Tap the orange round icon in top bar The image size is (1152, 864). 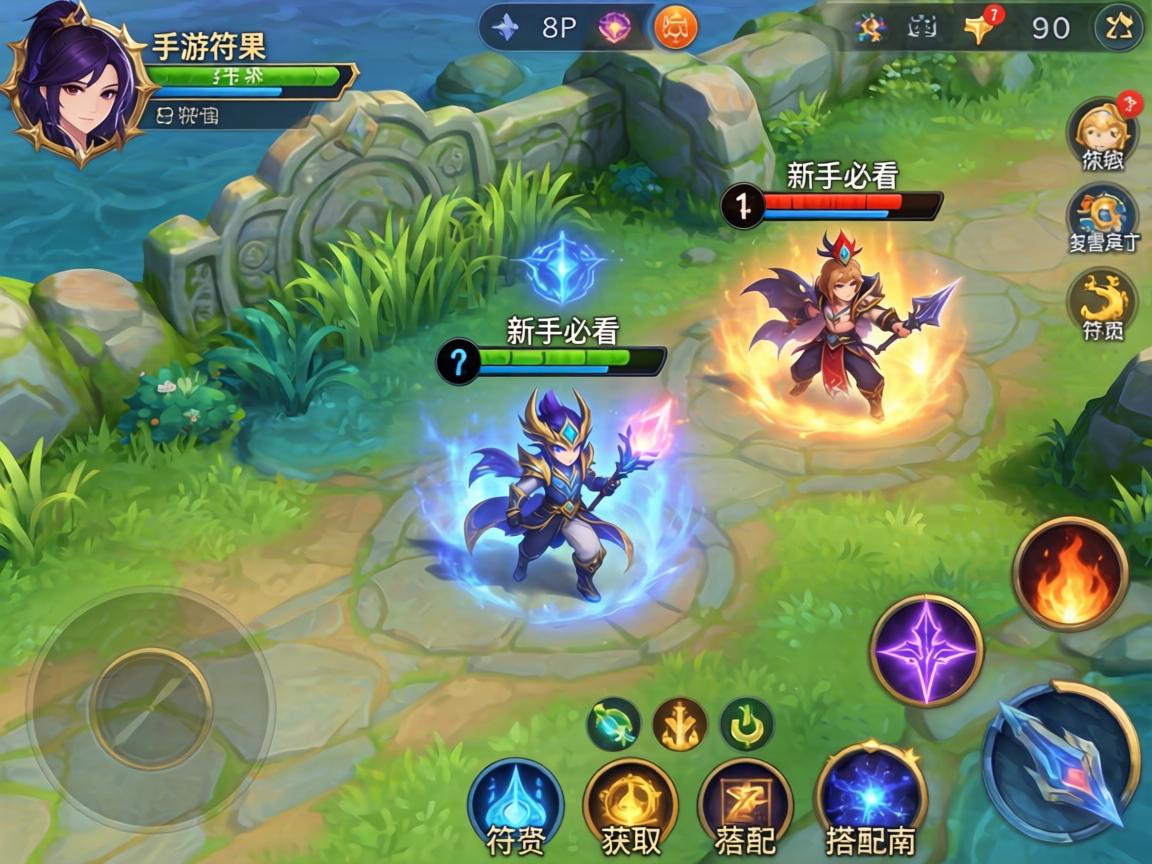[x=676, y=27]
